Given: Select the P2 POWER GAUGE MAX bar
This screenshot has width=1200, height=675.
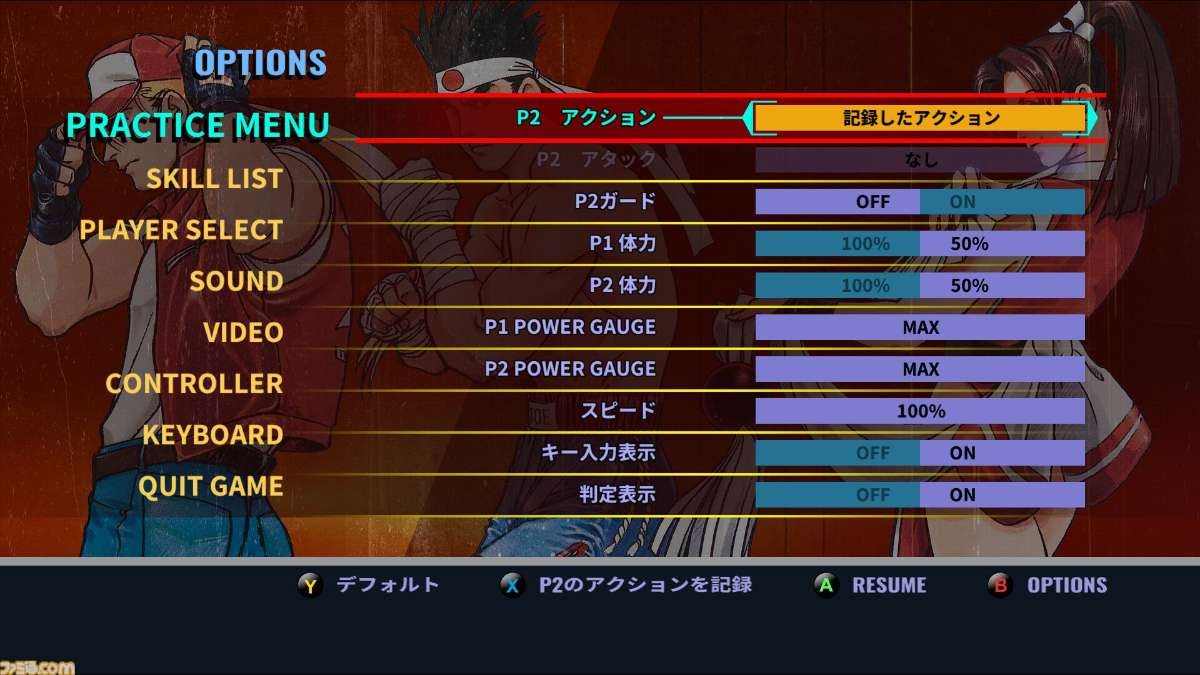Looking at the screenshot, I should coord(920,369).
